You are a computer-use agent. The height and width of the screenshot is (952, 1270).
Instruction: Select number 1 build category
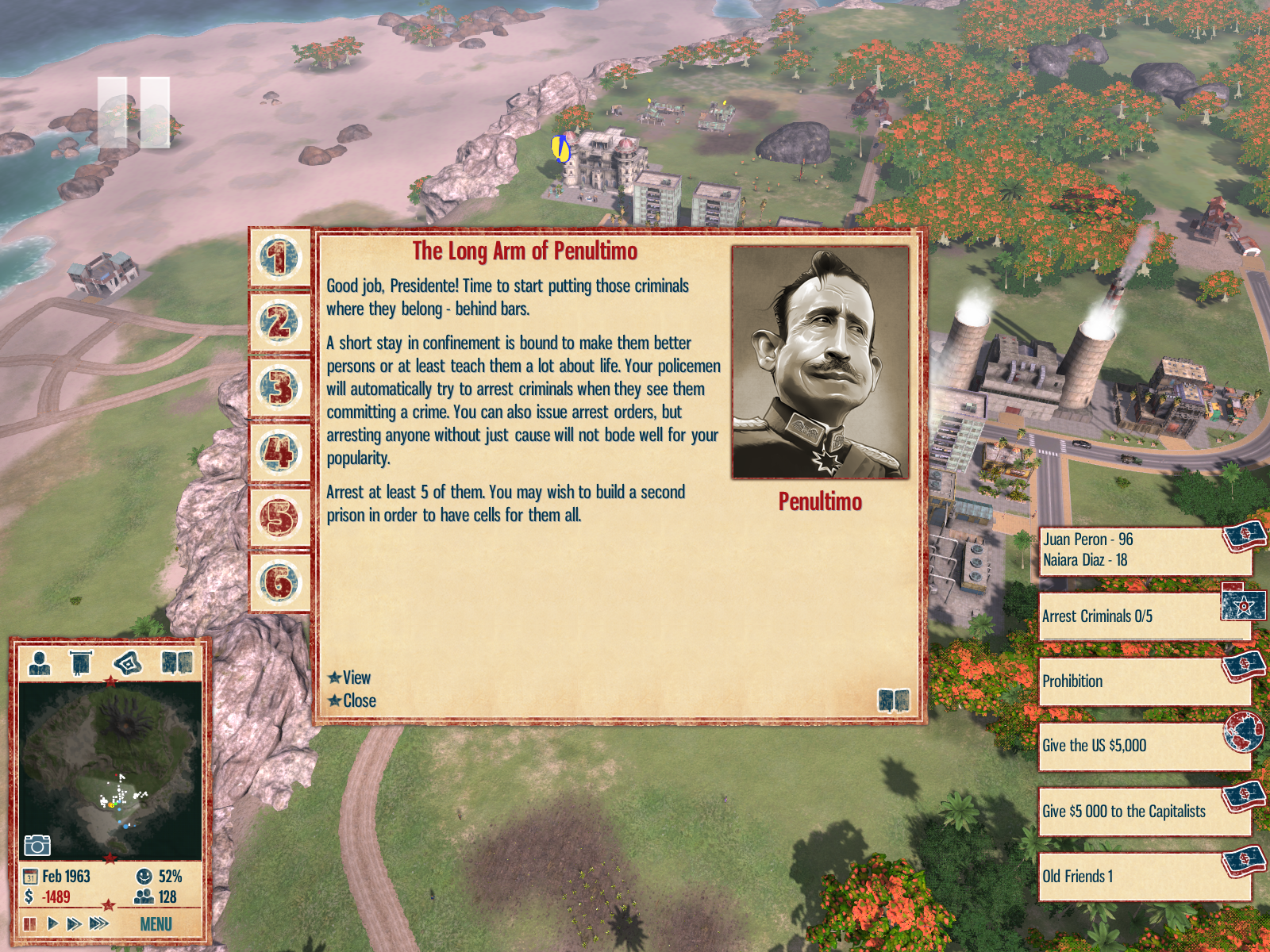point(279,258)
